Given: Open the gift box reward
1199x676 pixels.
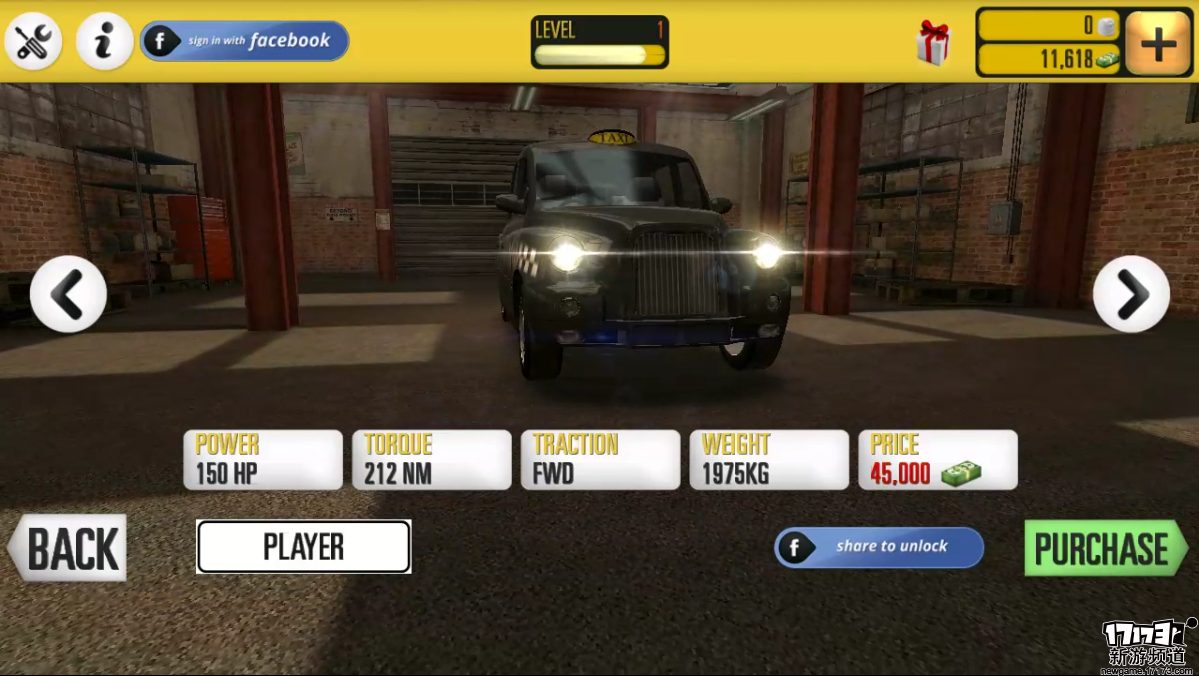Looking at the screenshot, I should click(932, 43).
